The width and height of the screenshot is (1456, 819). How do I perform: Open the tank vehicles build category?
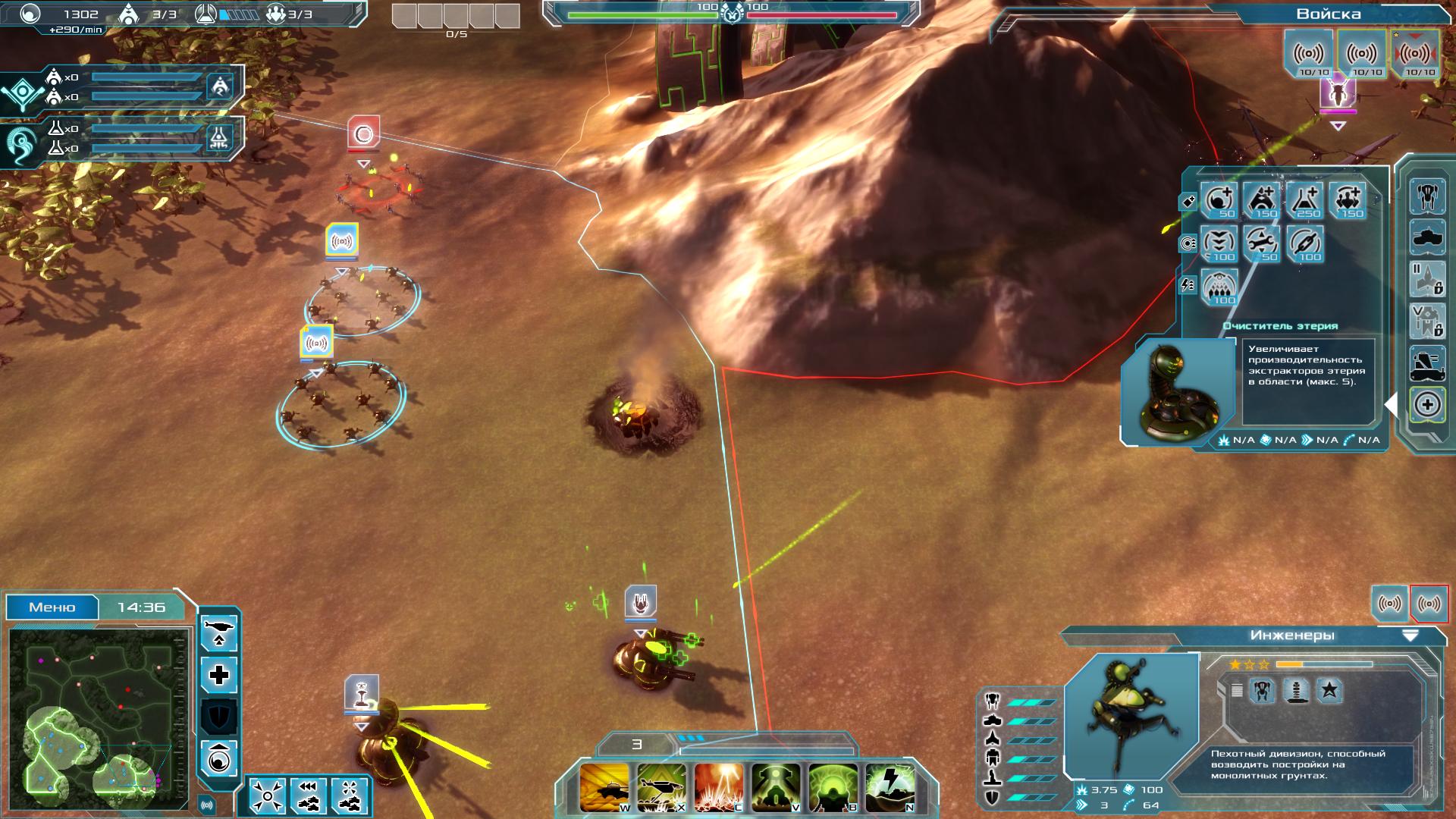point(1426,238)
